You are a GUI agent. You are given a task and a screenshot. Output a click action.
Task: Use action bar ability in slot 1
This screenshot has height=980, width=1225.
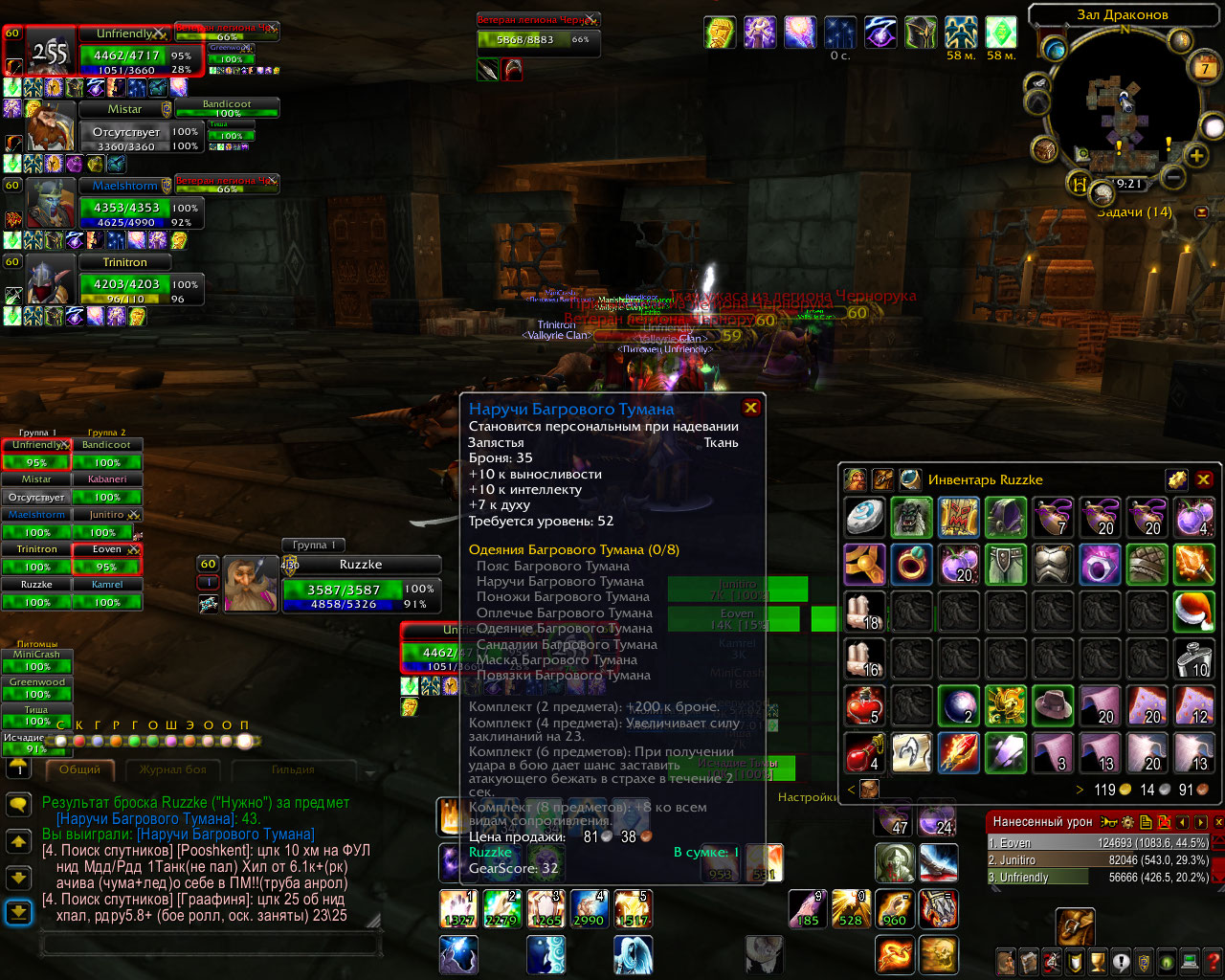tap(458, 909)
